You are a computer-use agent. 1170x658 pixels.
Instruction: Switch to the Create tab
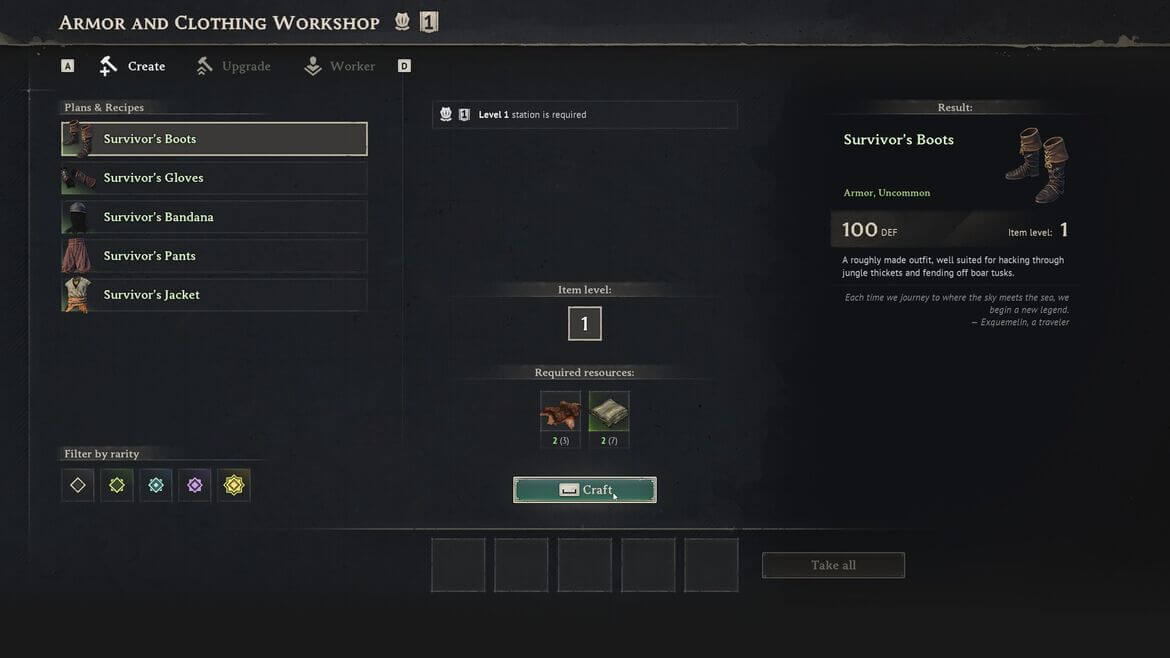(133, 67)
